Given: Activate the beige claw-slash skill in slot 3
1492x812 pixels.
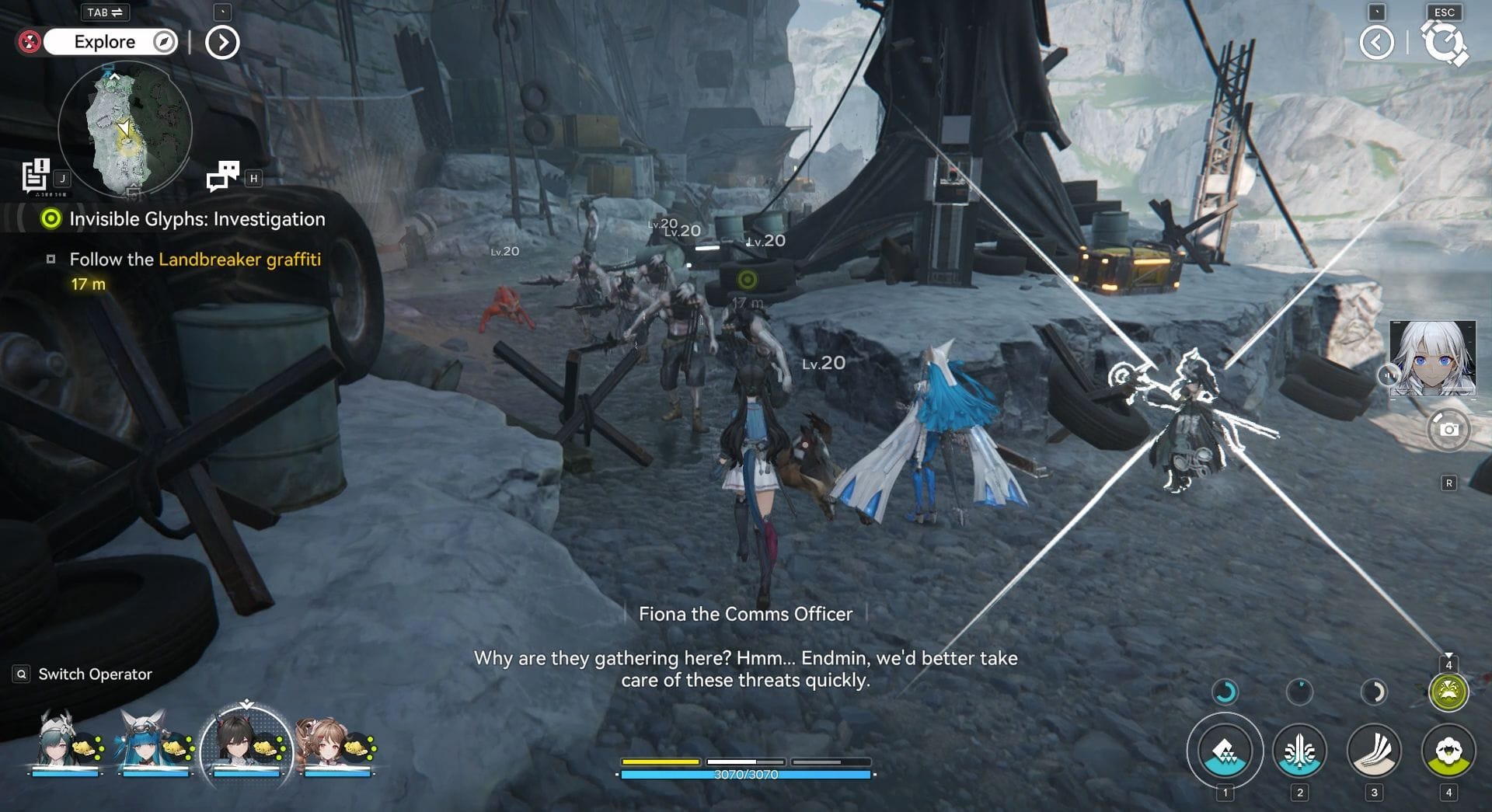Looking at the screenshot, I should (x=1374, y=751).
